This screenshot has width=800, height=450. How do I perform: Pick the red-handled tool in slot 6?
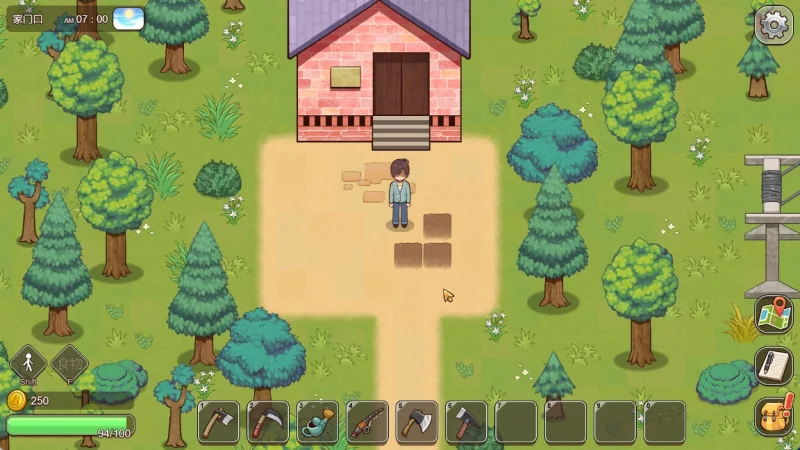[466, 422]
